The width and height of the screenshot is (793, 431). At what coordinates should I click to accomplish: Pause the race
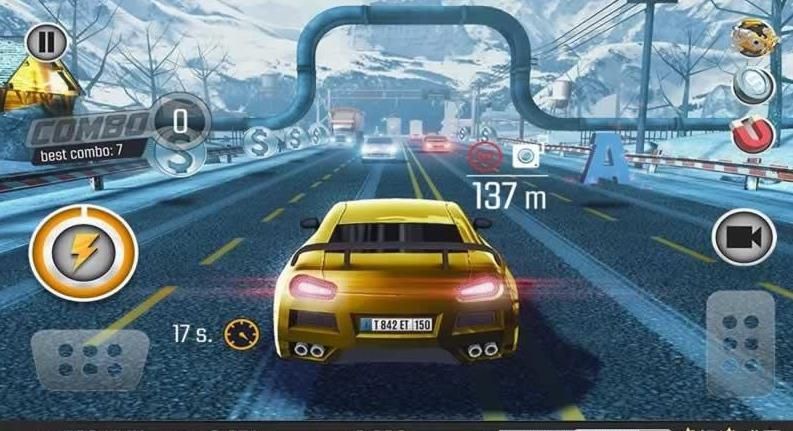tap(43, 43)
